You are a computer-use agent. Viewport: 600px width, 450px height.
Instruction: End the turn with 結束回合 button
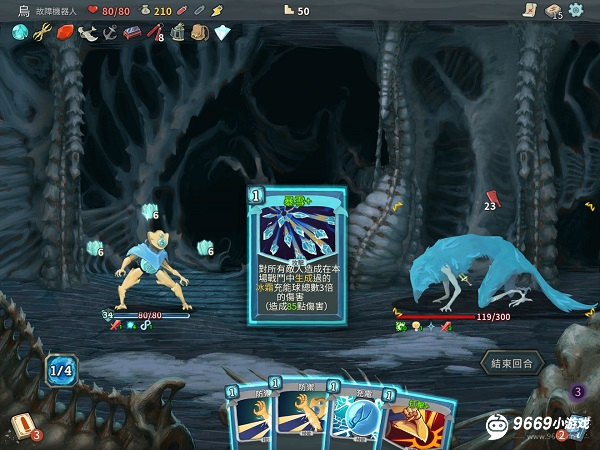(511, 362)
